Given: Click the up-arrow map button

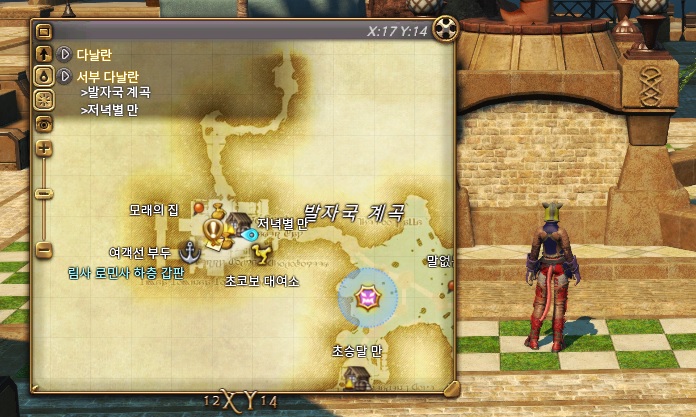Looking at the screenshot, I should [x=43, y=54].
